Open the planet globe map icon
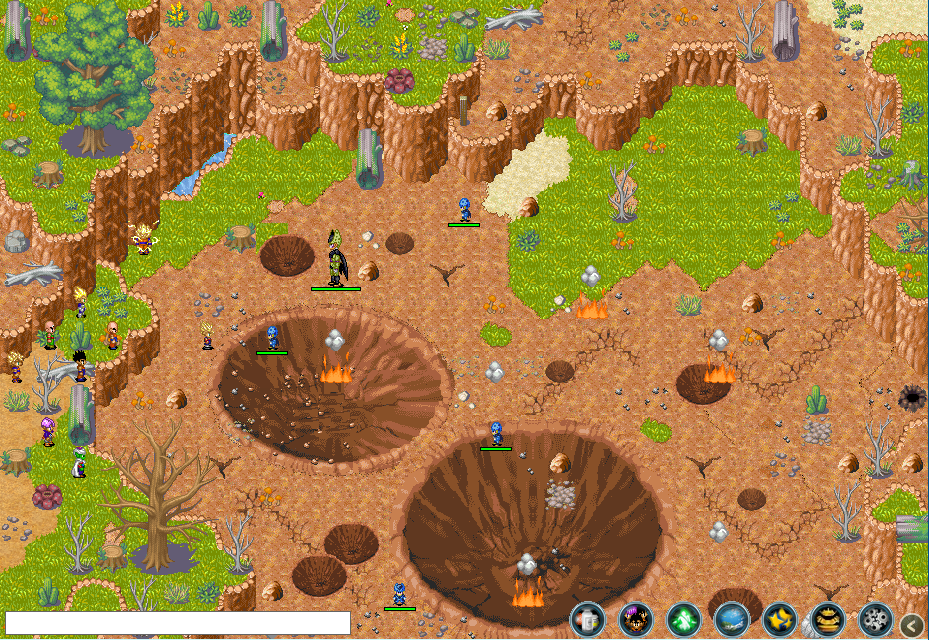929x640 pixels. 732,620
